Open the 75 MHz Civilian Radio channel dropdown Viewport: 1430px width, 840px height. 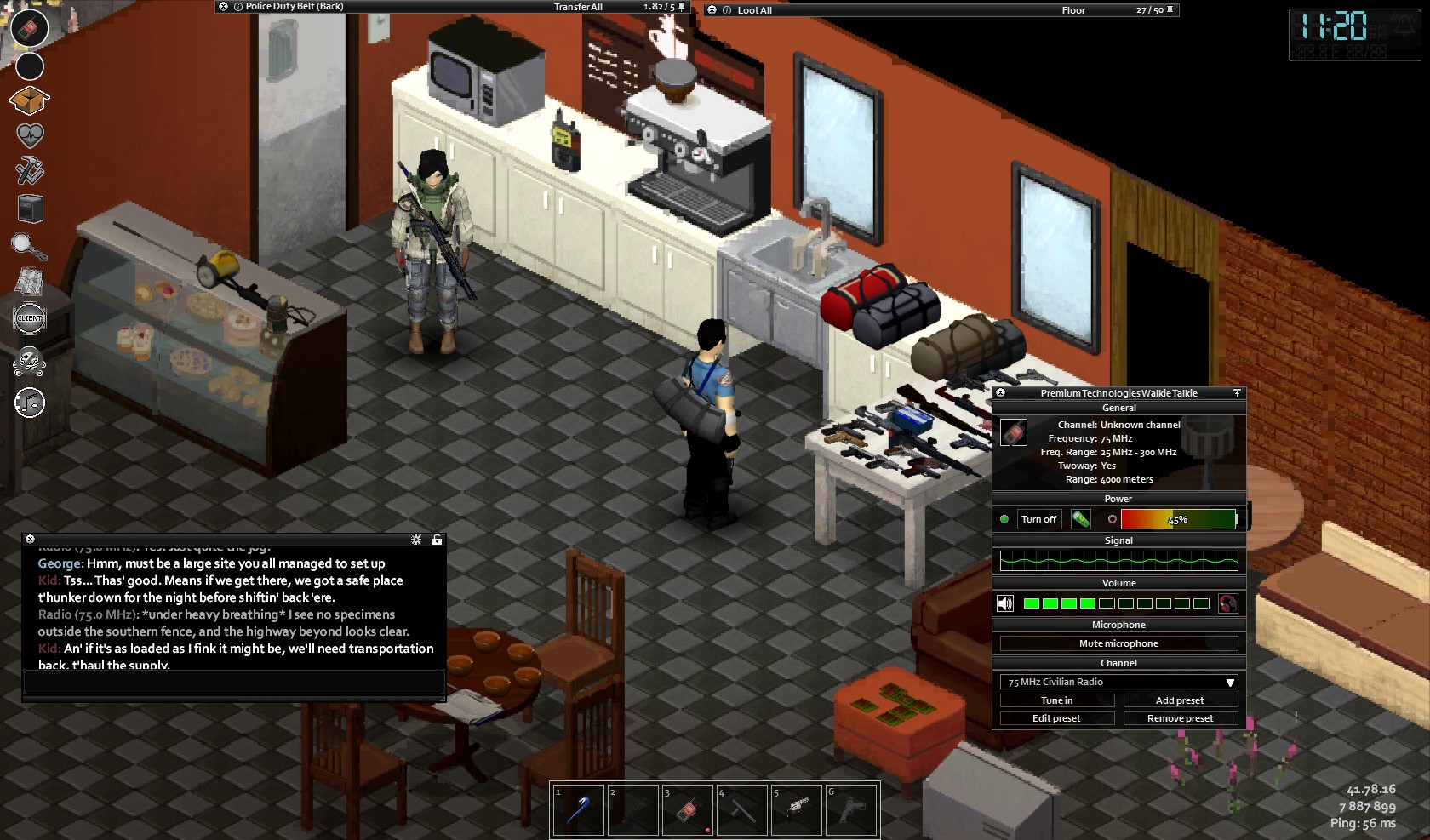(x=1118, y=682)
